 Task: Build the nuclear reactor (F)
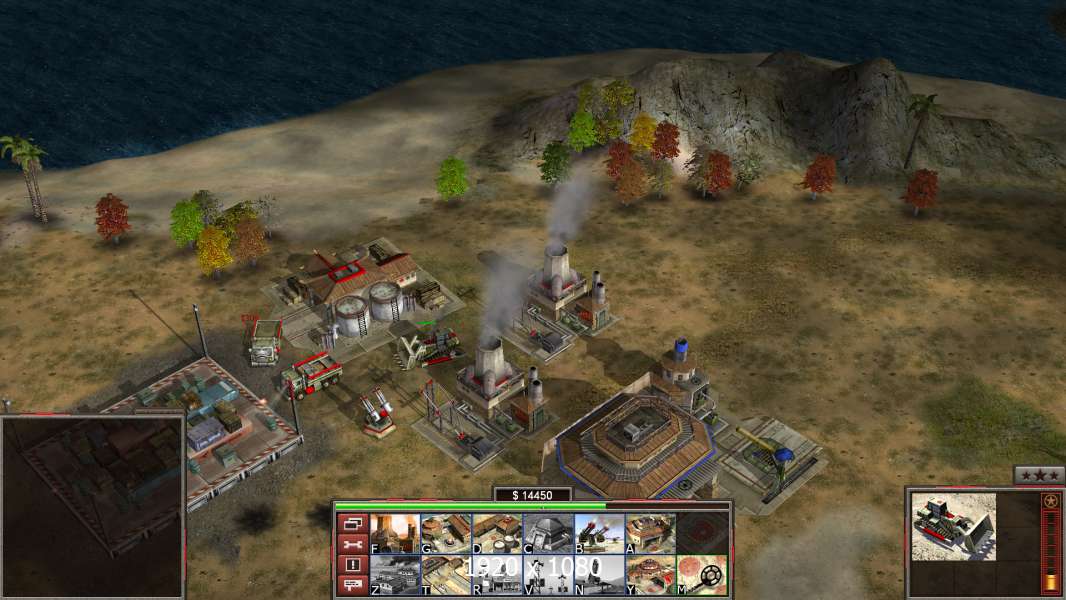coord(395,534)
